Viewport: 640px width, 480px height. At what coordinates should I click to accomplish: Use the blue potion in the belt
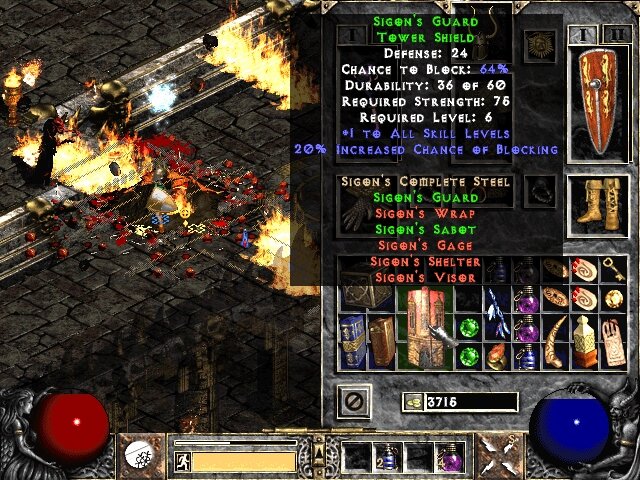pos(387,457)
